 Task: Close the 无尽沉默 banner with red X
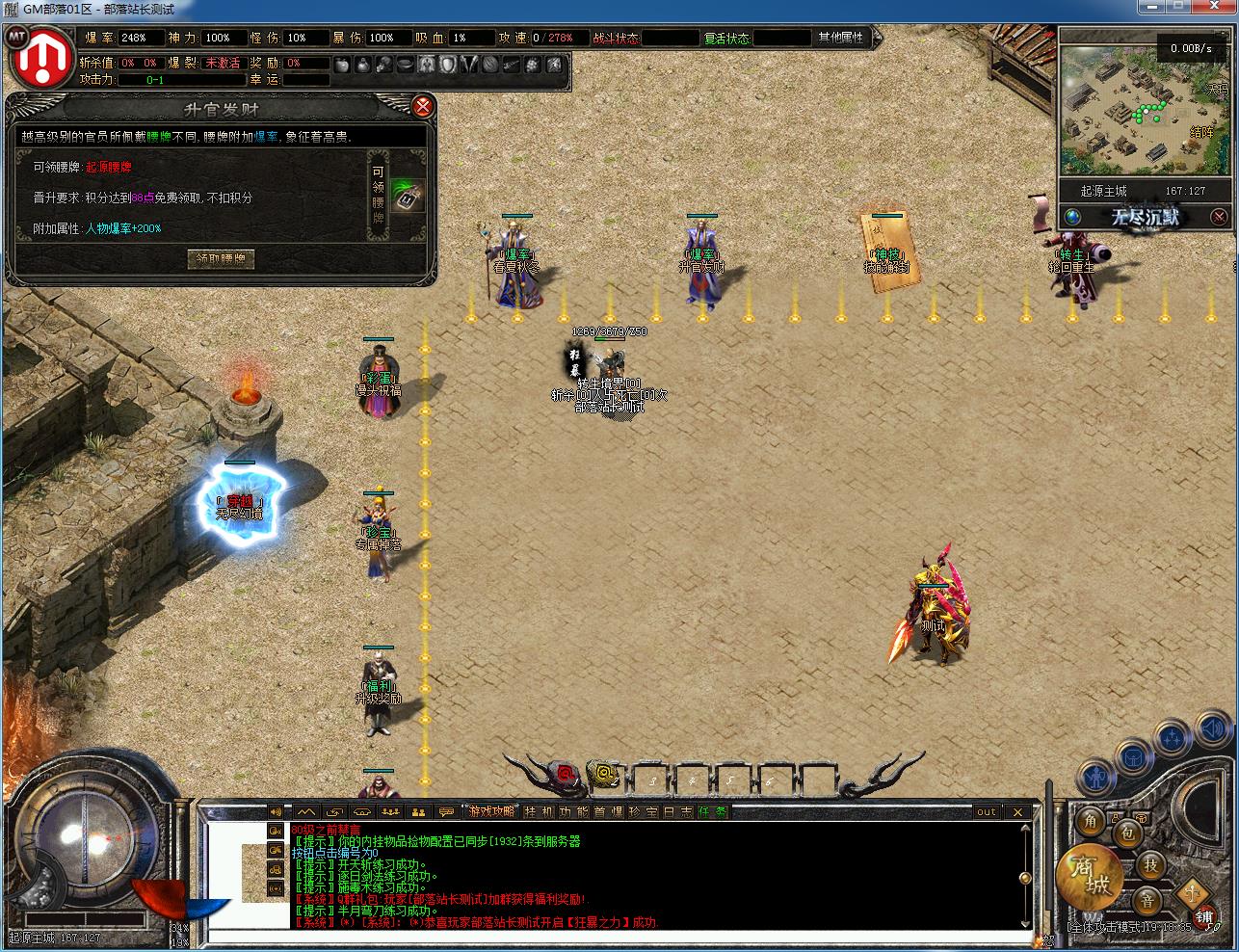(x=1219, y=217)
